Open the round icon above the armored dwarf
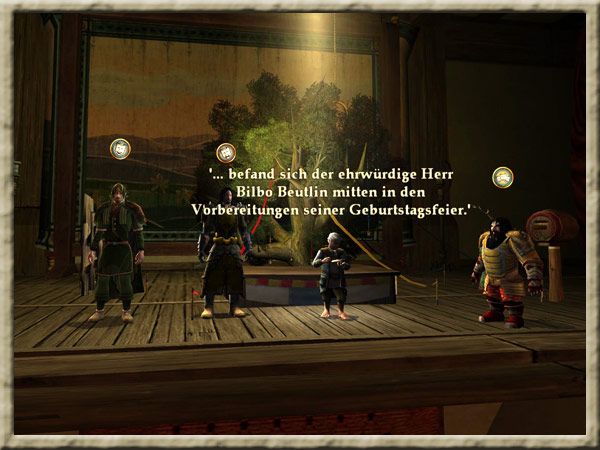Screen dimensions: 600x450 tap(503, 177)
